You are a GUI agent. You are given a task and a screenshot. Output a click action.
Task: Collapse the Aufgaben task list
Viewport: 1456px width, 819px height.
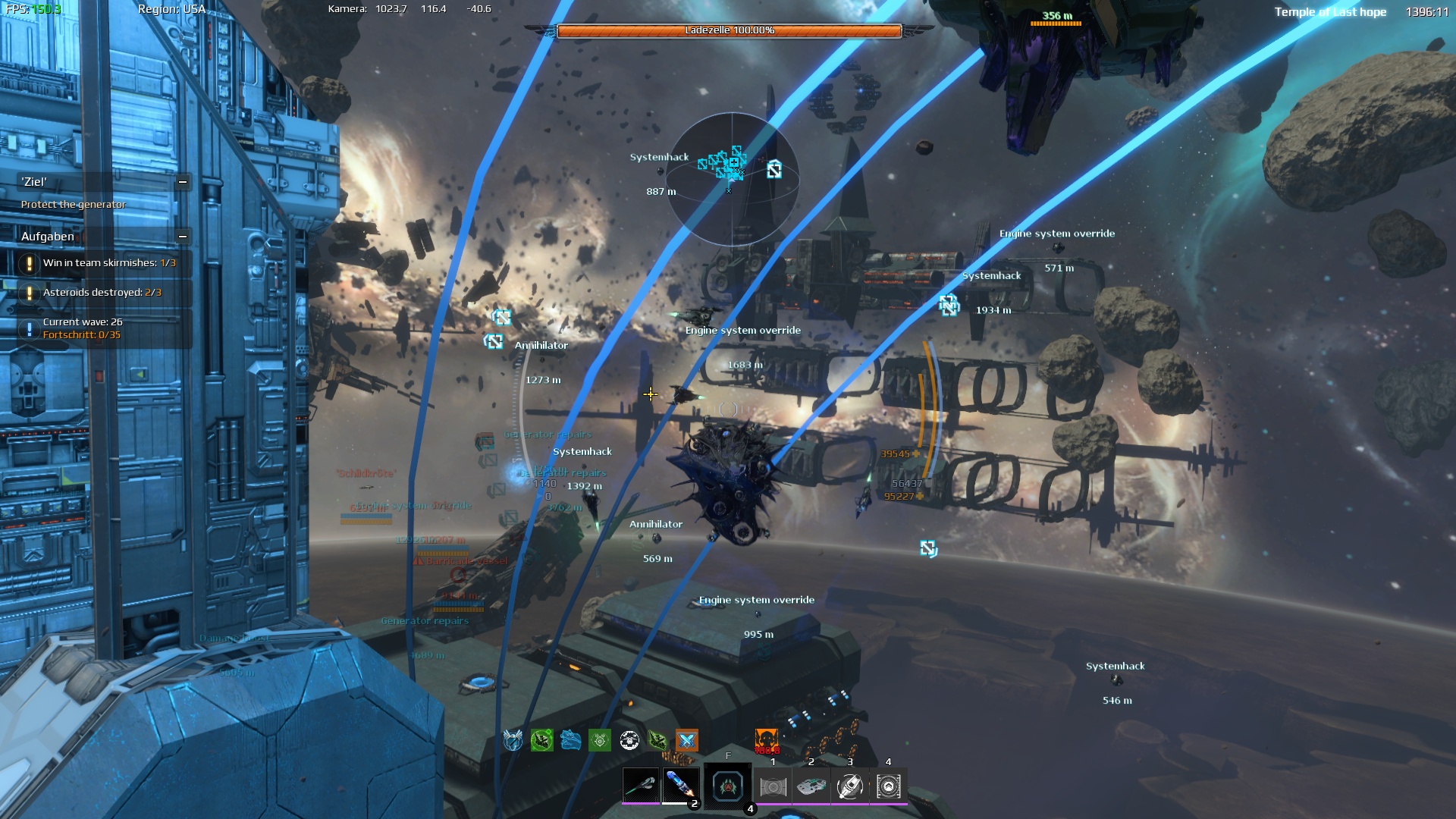[x=183, y=237]
